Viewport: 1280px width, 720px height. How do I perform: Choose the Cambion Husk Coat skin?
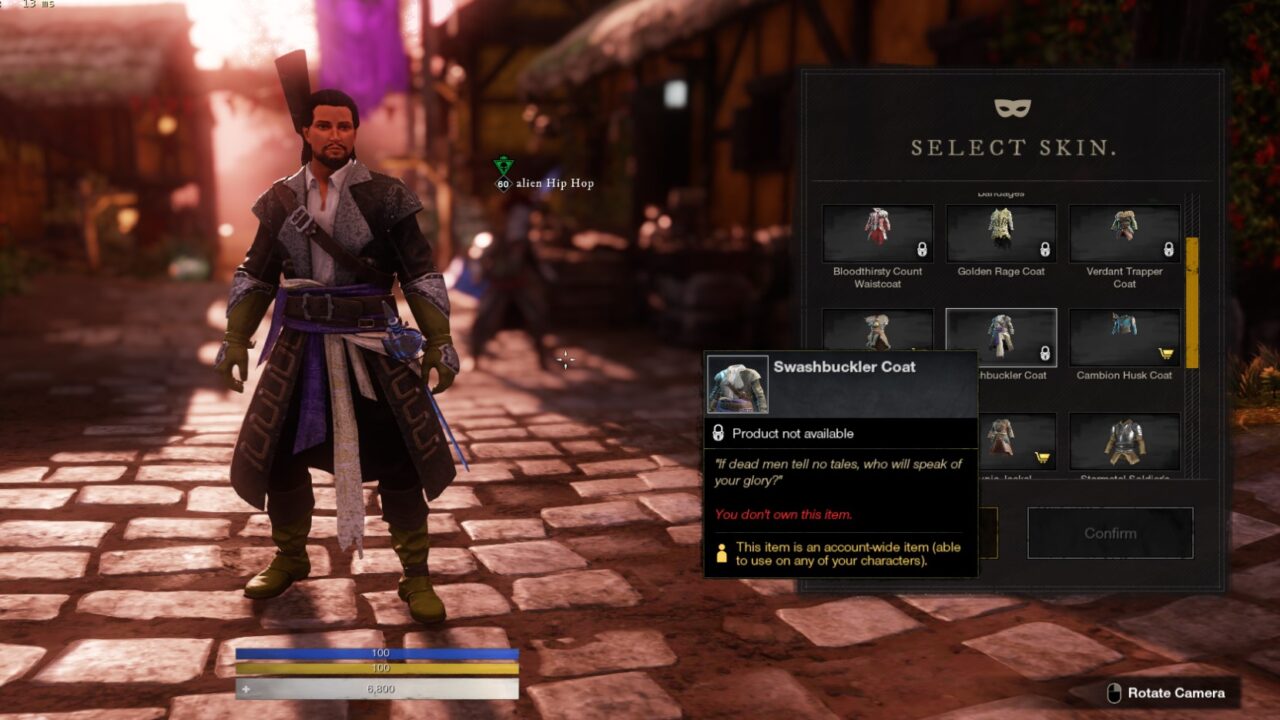coord(1124,338)
